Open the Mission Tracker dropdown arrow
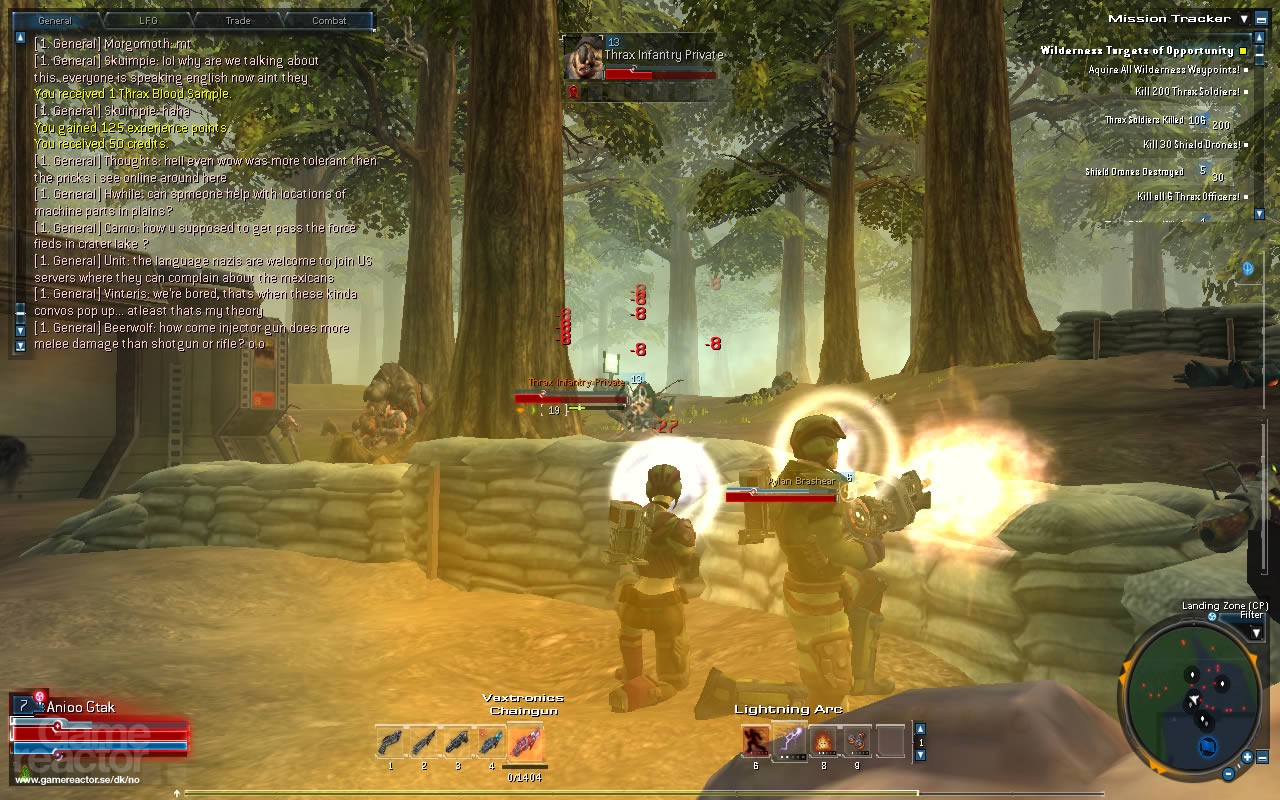1280x800 pixels. (x=1244, y=18)
